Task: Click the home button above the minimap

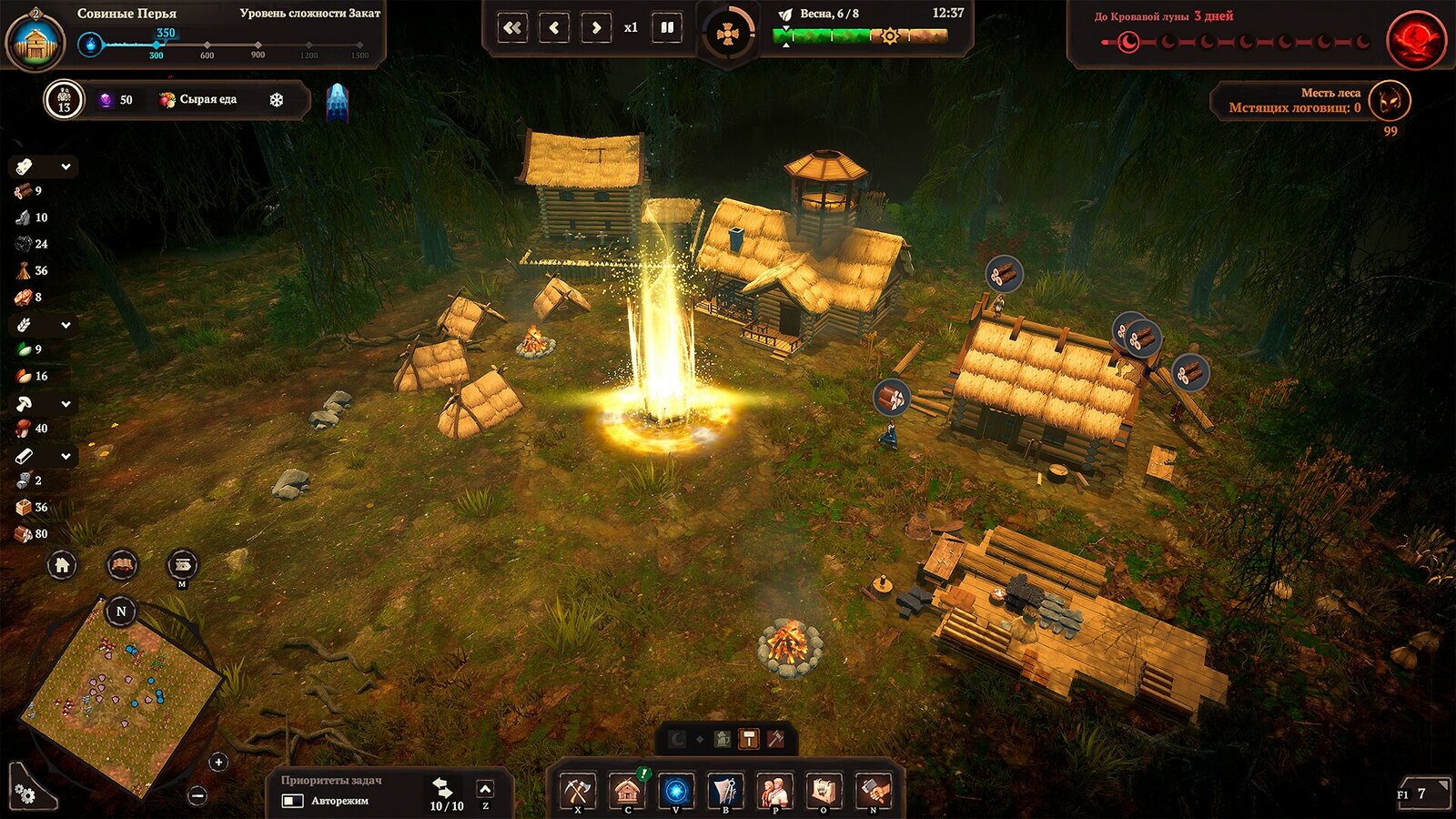Action: pyautogui.click(x=62, y=565)
